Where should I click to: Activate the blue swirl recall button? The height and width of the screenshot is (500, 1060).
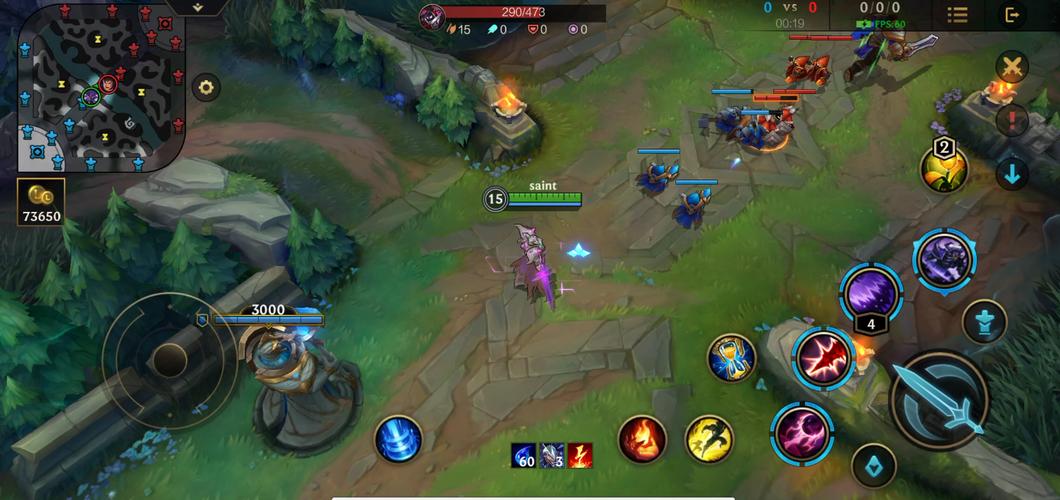[398, 439]
